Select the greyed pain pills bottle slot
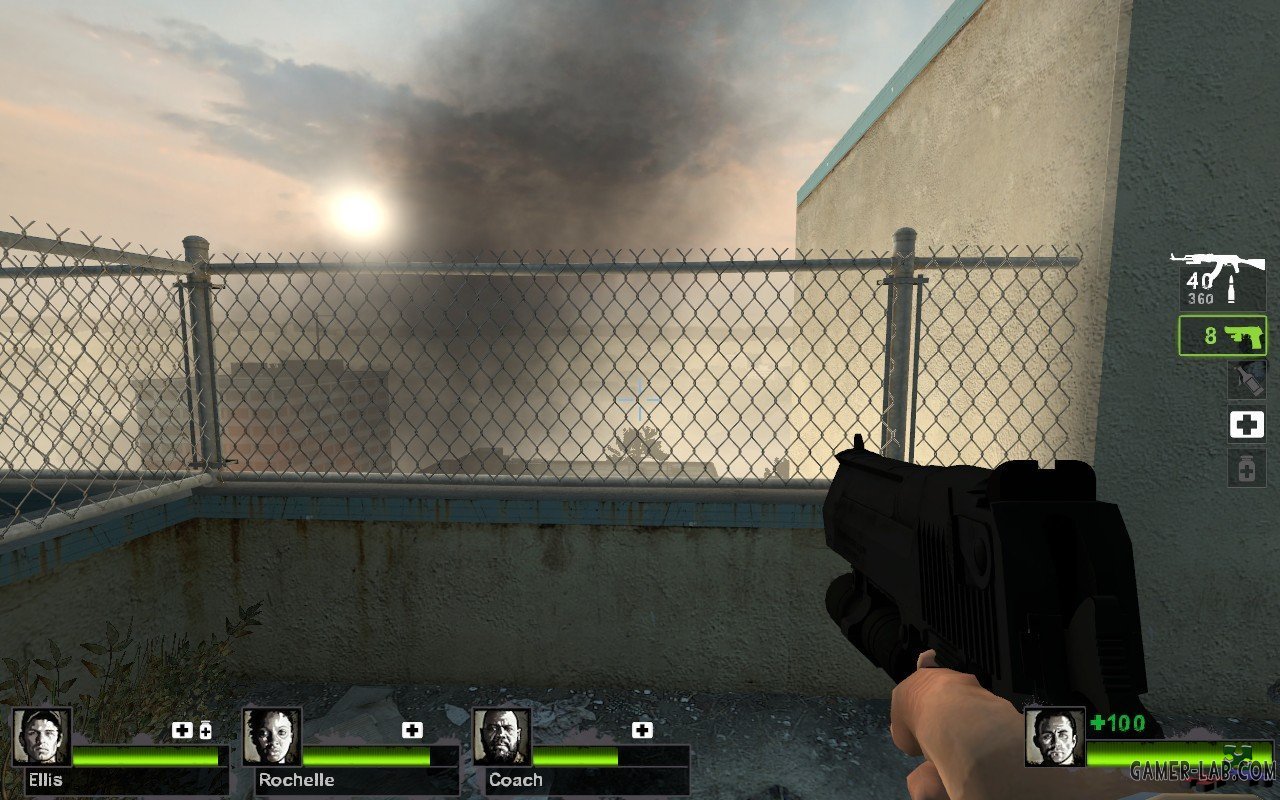This screenshot has height=800, width=1280. tap(1246, 467)
